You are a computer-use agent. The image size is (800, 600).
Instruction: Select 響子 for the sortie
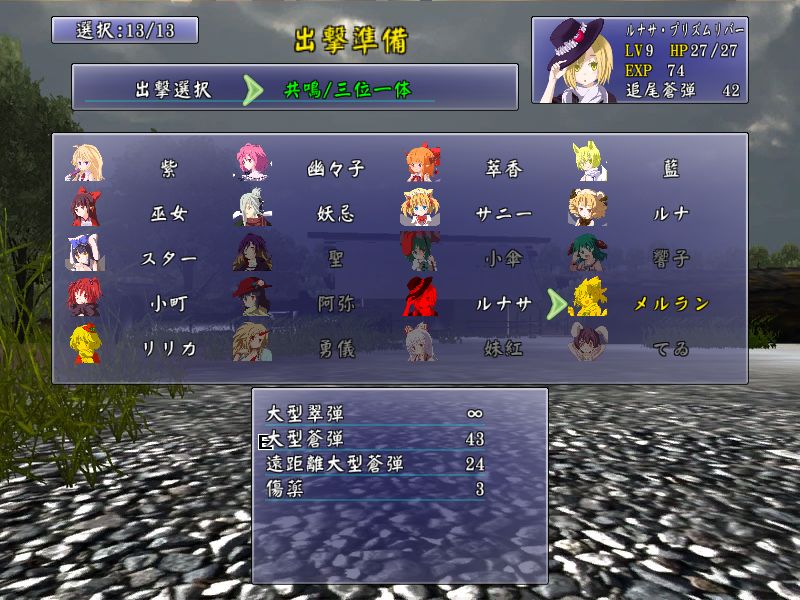click(671, 258)
